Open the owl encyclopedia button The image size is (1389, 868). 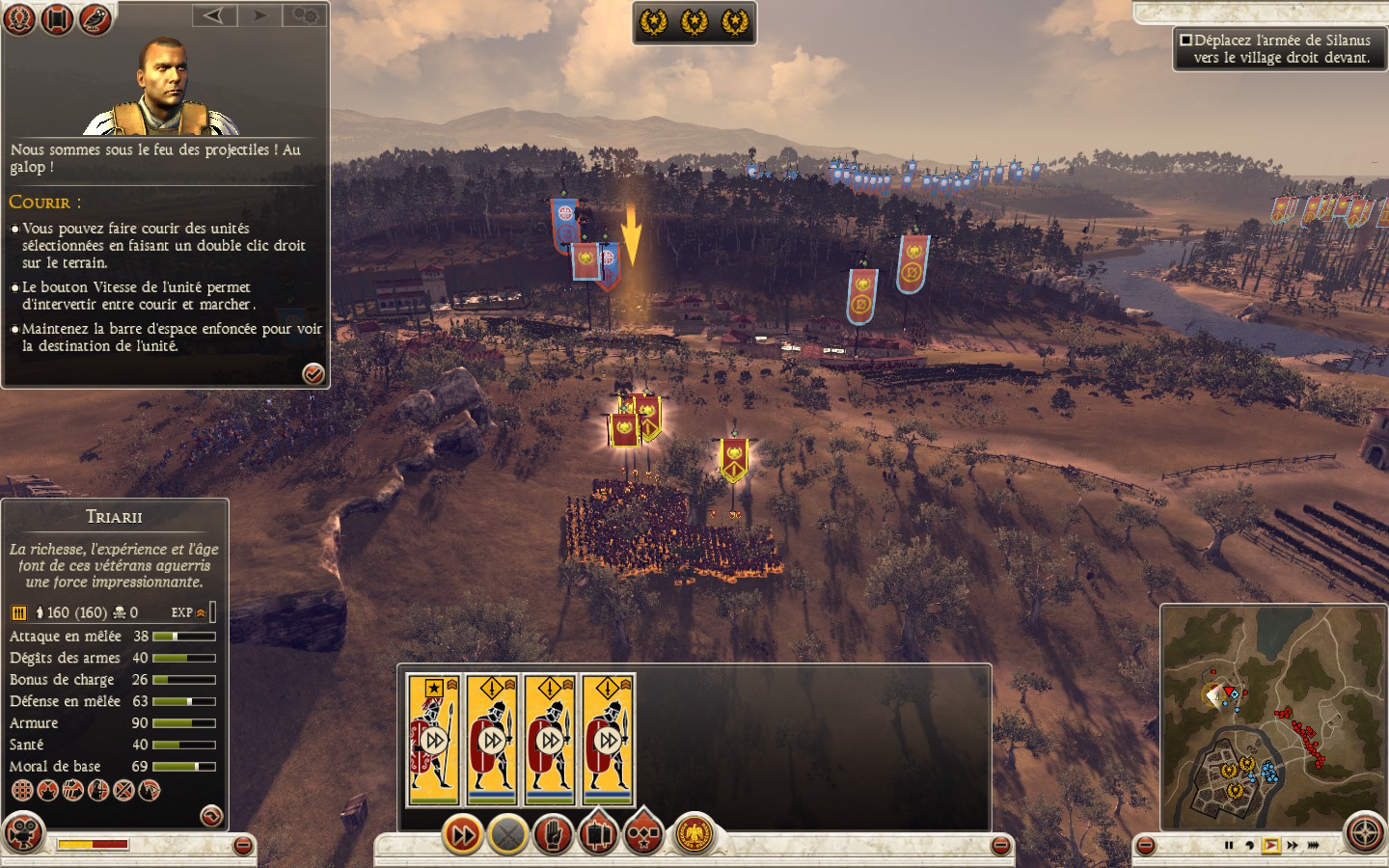point(95,18)
